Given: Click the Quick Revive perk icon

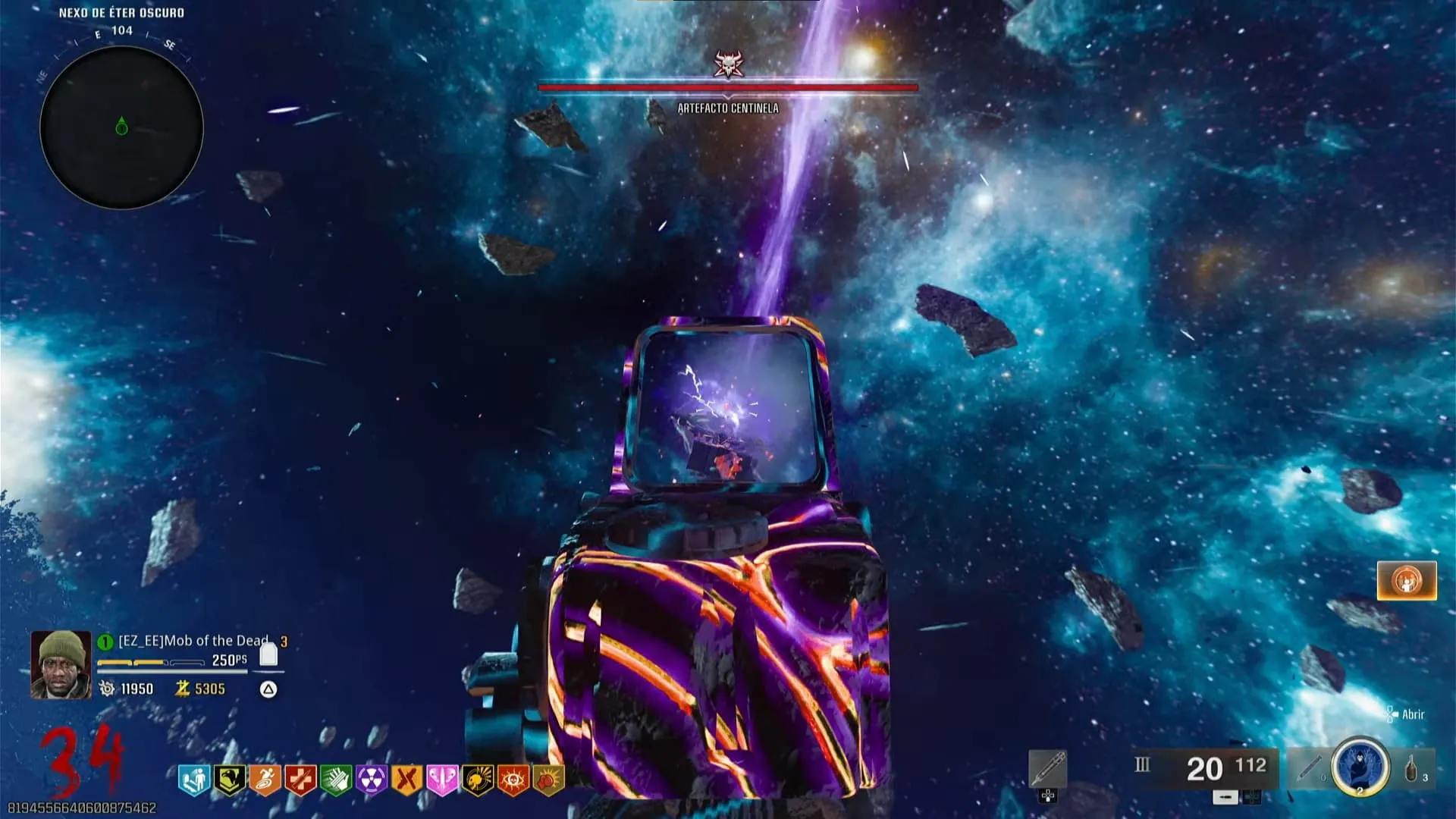Looking at the screenshot, I should [193, 779].
